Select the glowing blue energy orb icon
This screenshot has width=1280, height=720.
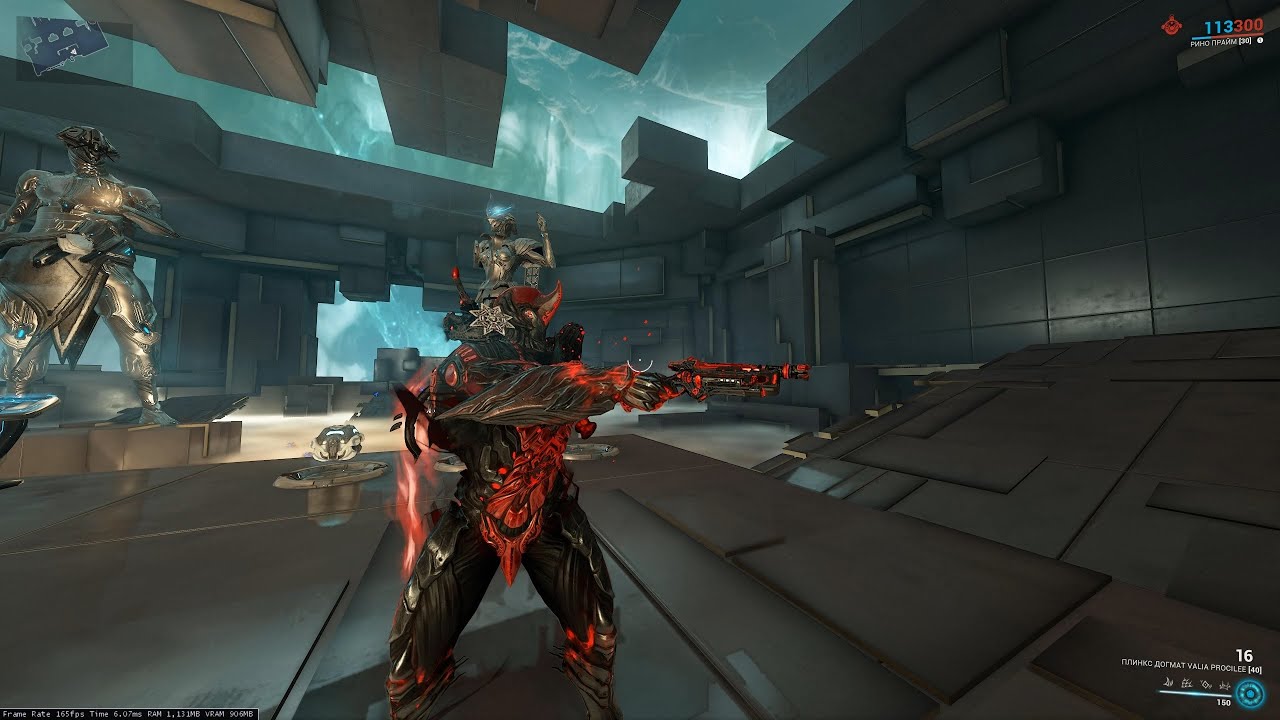tap(1250, 694)
